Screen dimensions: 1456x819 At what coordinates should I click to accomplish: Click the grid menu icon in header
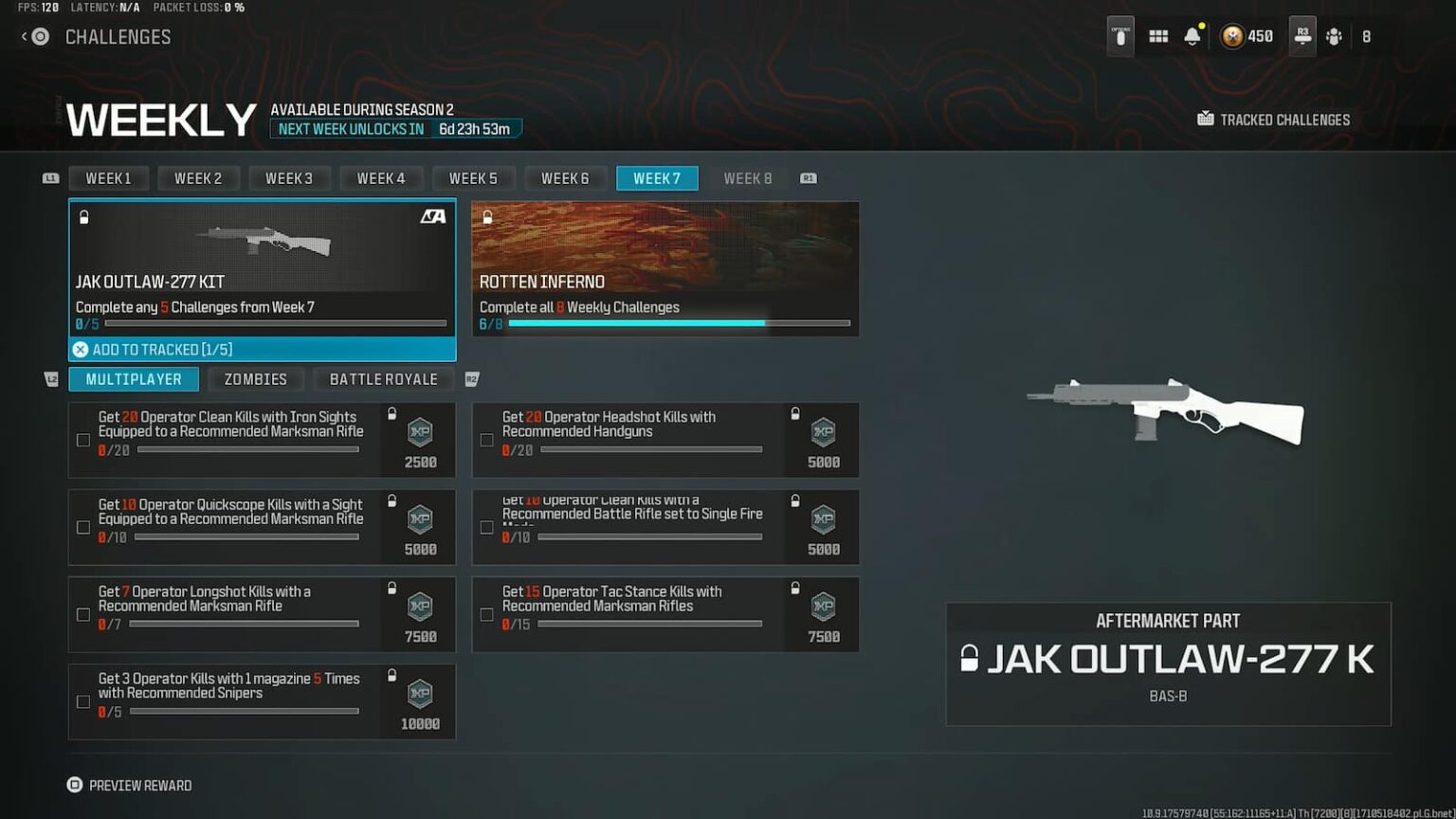click(x=1157, y=35)
